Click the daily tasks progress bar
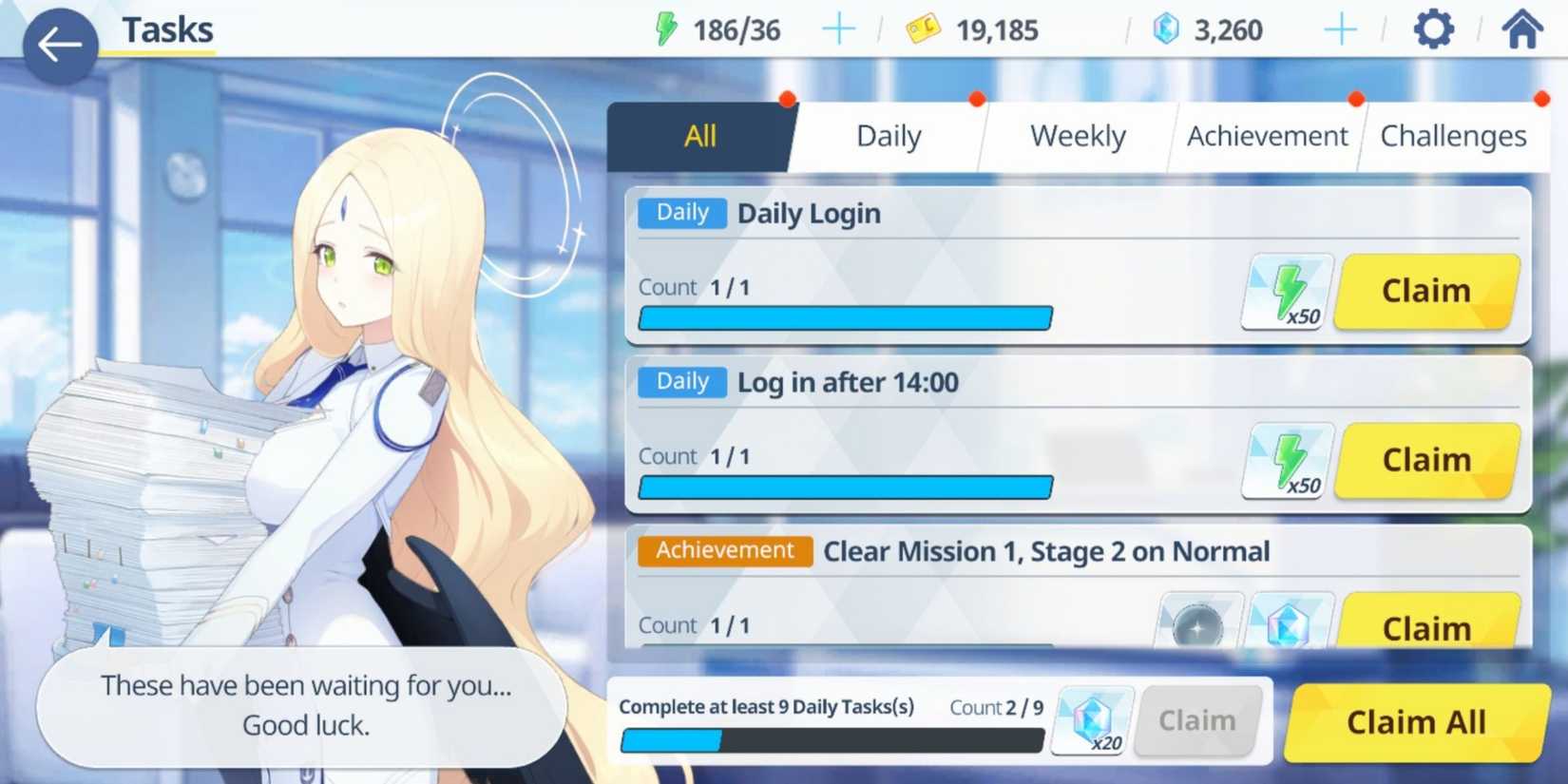The image size is (1568, 784). click(x=832, y=741)
